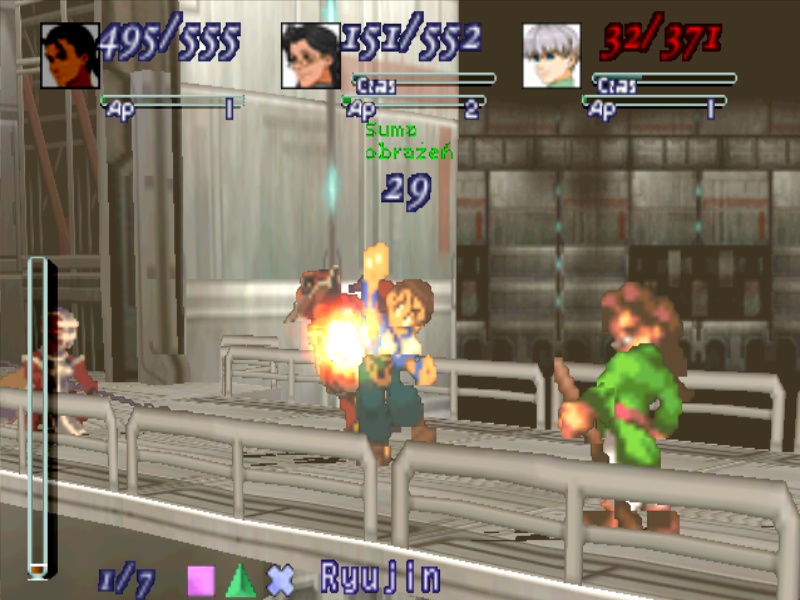Click the silver-haired character portrait
The image size is (800, 600).
pos(551,55)
